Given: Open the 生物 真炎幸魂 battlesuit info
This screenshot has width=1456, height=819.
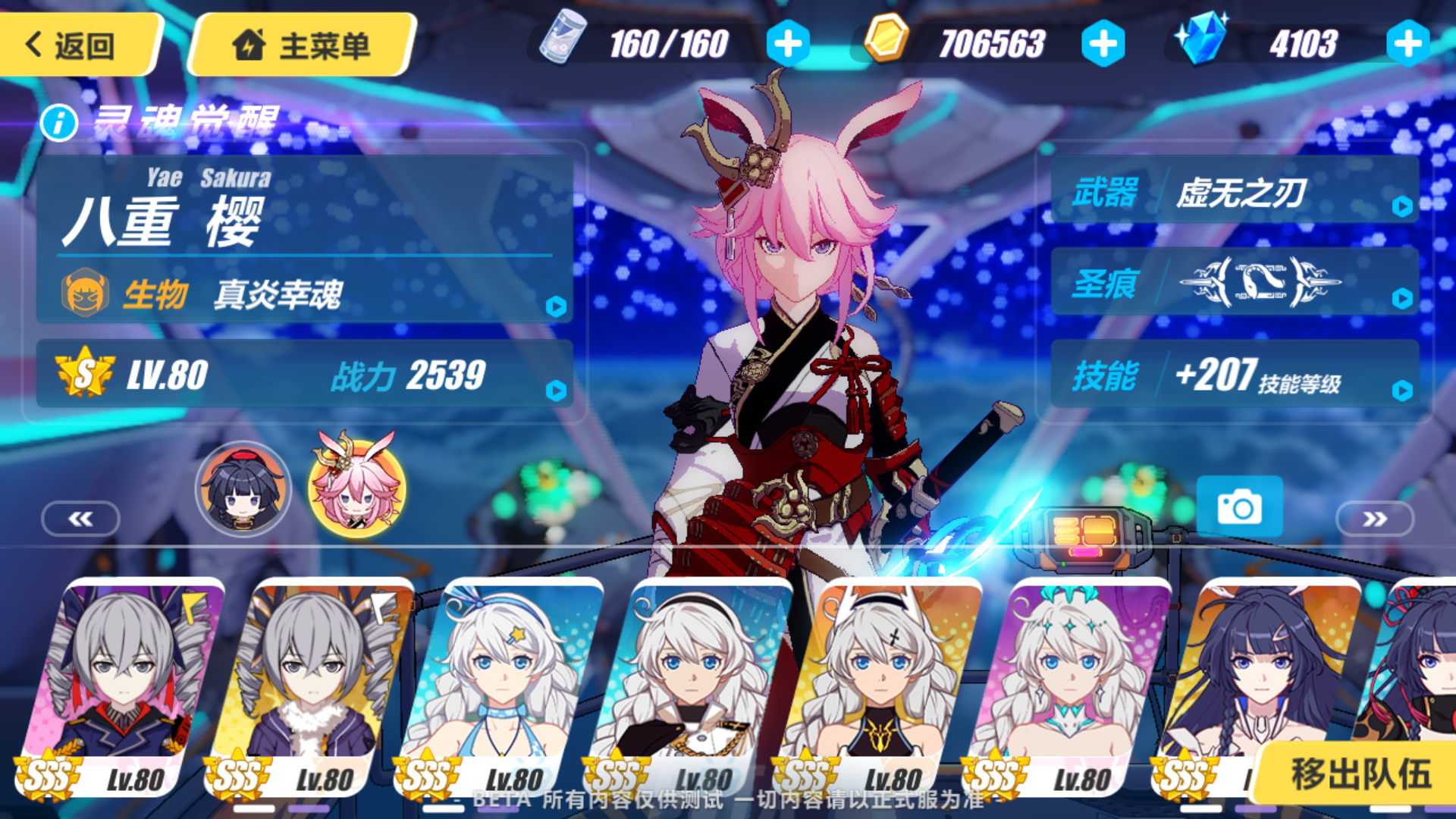Looking at the screenshot, I should pos(303,294).
